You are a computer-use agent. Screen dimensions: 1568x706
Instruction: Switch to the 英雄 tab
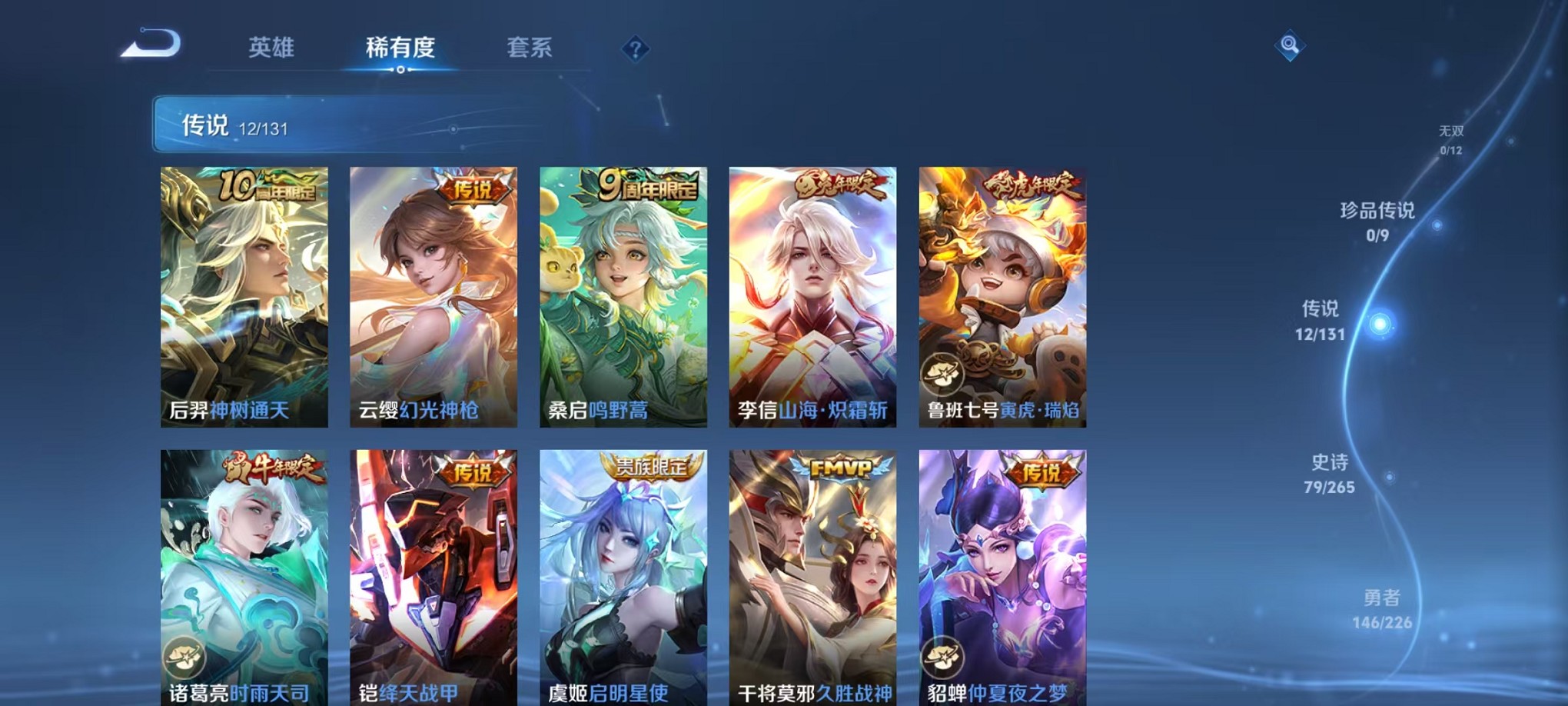(272, 48)
